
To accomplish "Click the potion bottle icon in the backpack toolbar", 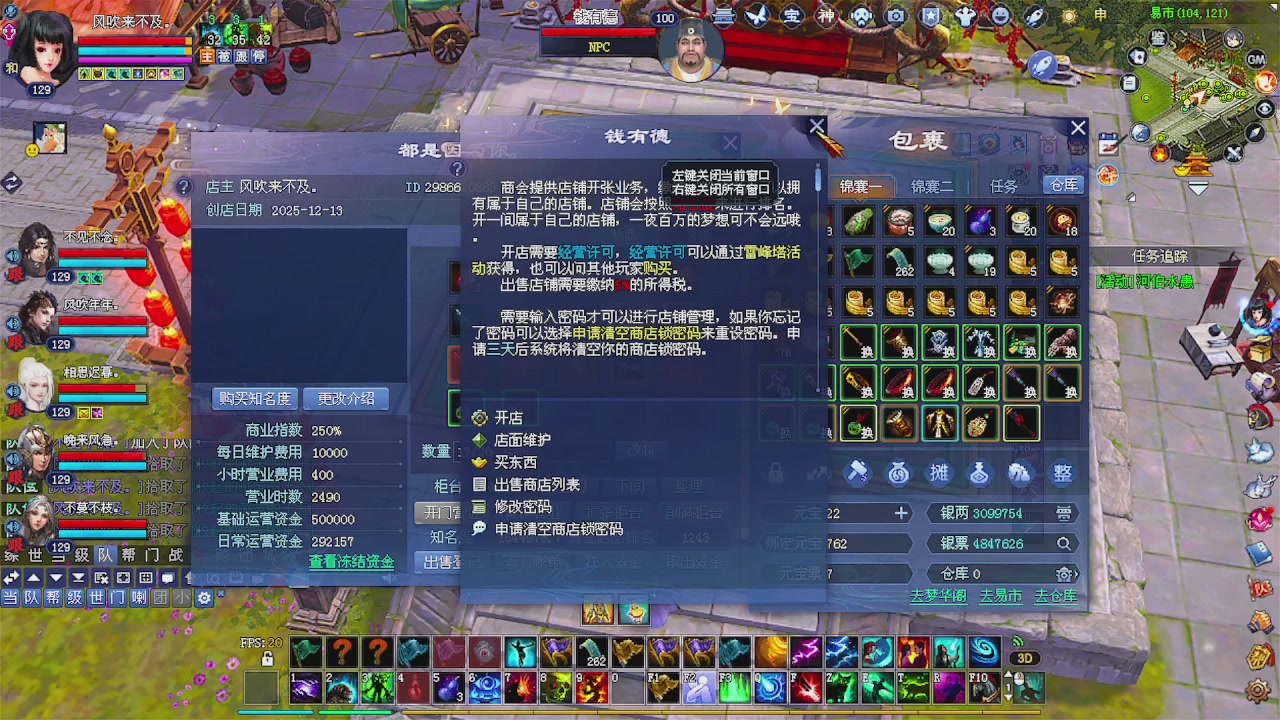I will point(979,472).
